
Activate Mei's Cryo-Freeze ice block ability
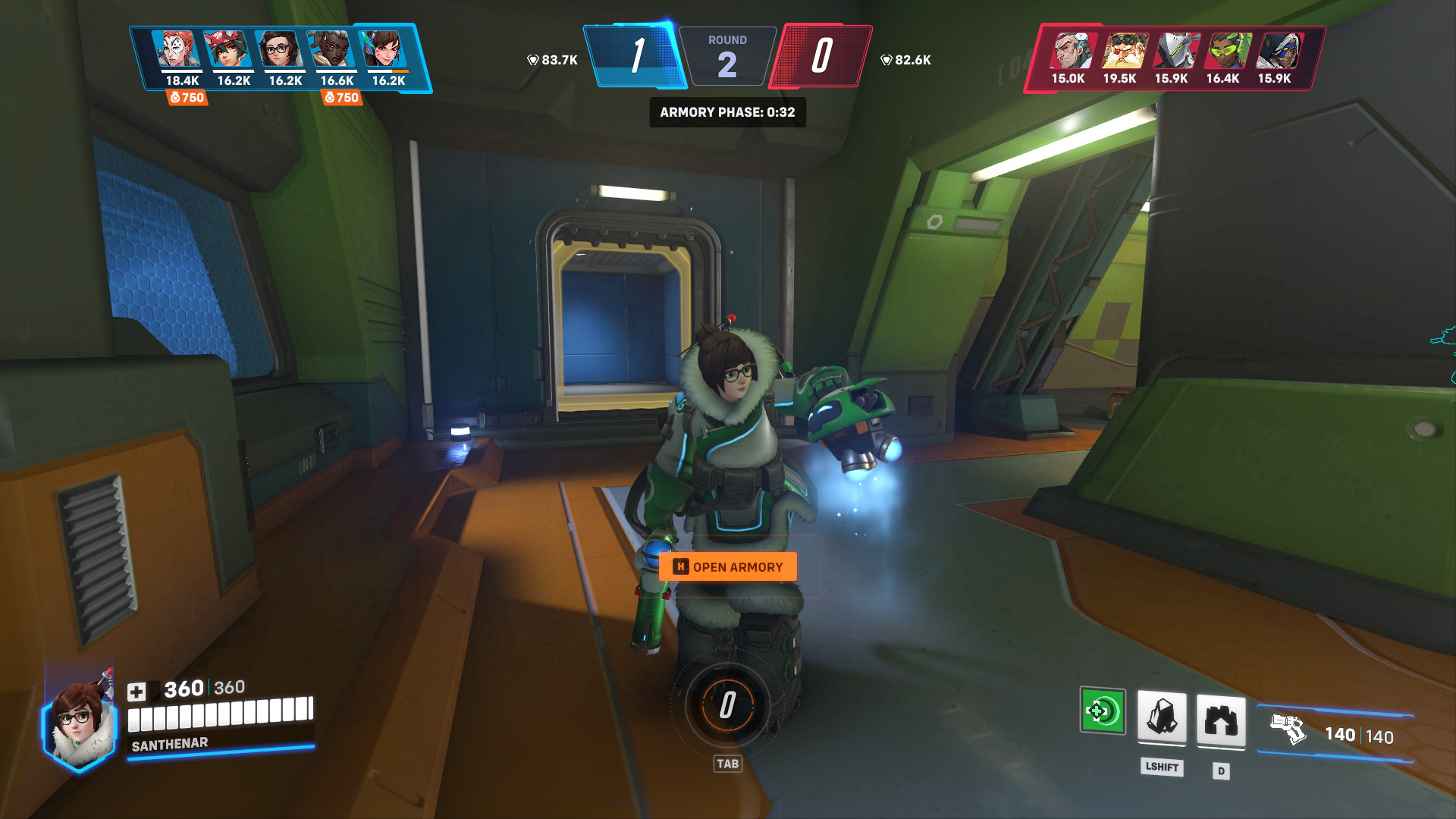(x=1161, y=716)
